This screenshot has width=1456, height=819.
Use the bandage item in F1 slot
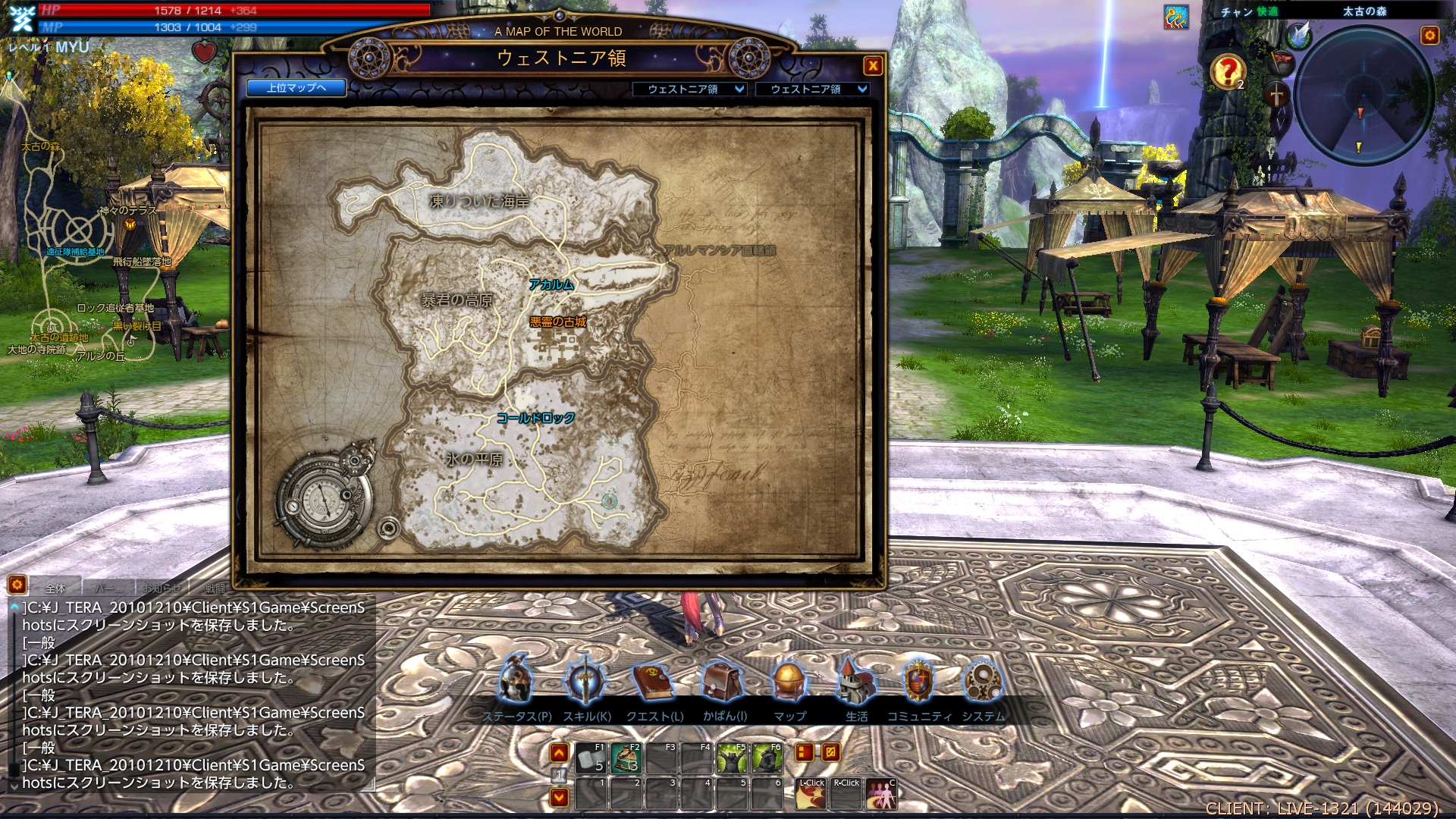point(591,758)
